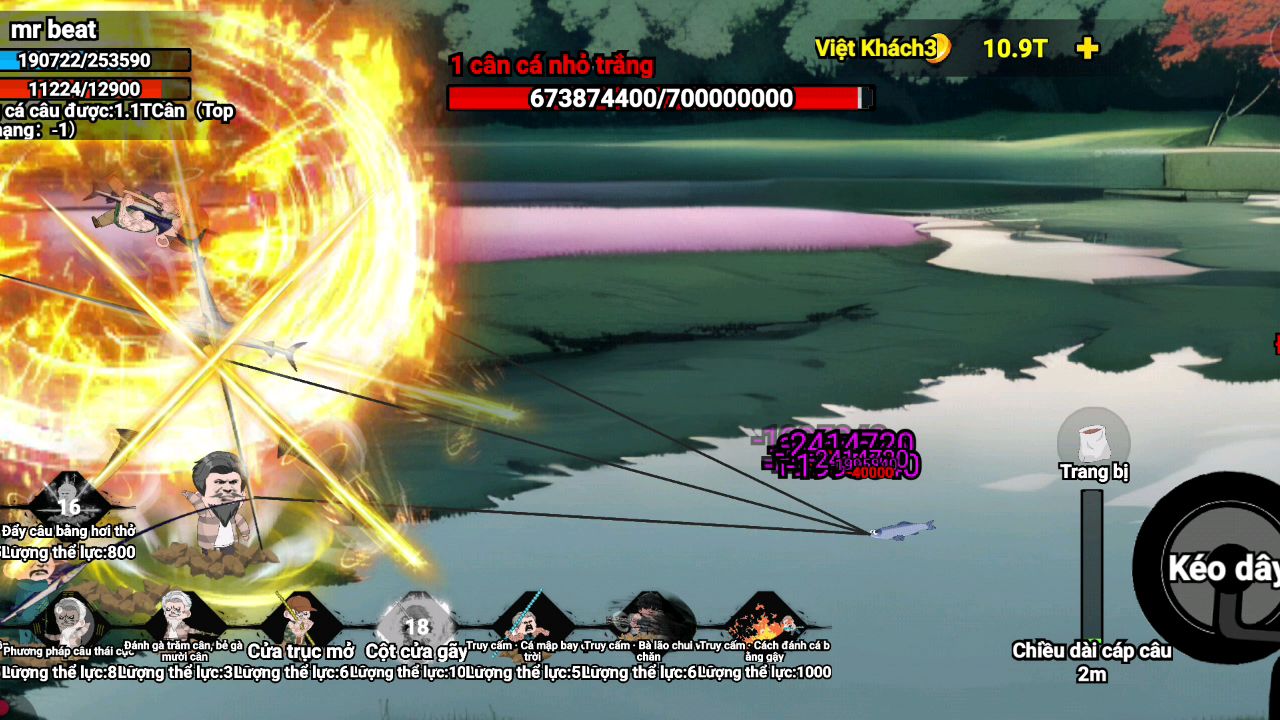Screen dimensions: 1280x720
Task: Trigger the flaming "Cách đánh cá bằng gậy" skill
Action: pos(764,620)
